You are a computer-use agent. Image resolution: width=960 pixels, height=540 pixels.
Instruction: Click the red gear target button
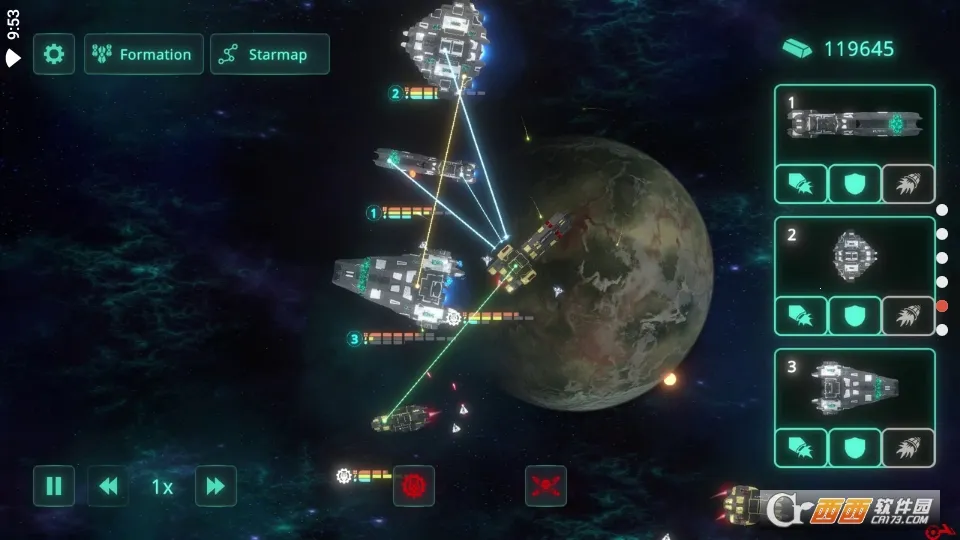[x=414, y=486]
